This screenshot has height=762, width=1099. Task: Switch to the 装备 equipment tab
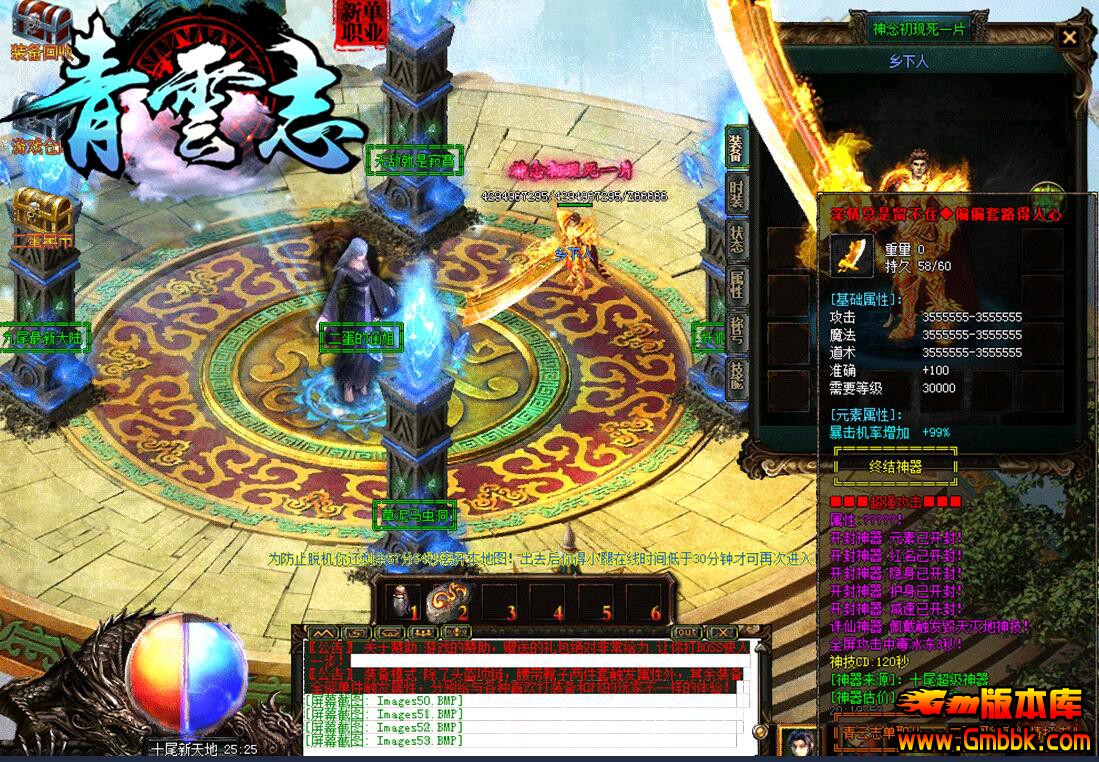click(736, 147)
